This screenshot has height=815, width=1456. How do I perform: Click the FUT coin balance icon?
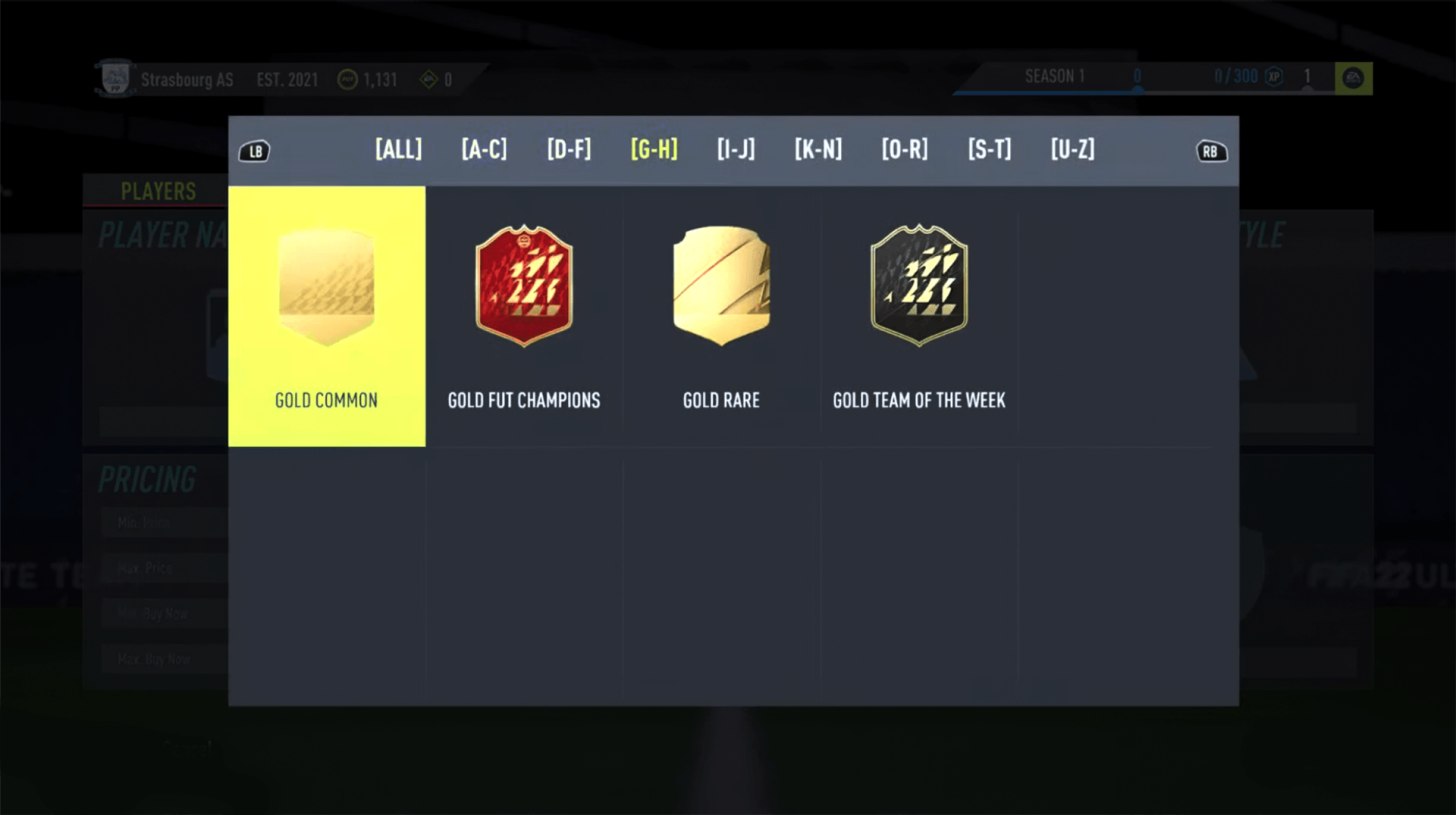(x=346, y=80)
